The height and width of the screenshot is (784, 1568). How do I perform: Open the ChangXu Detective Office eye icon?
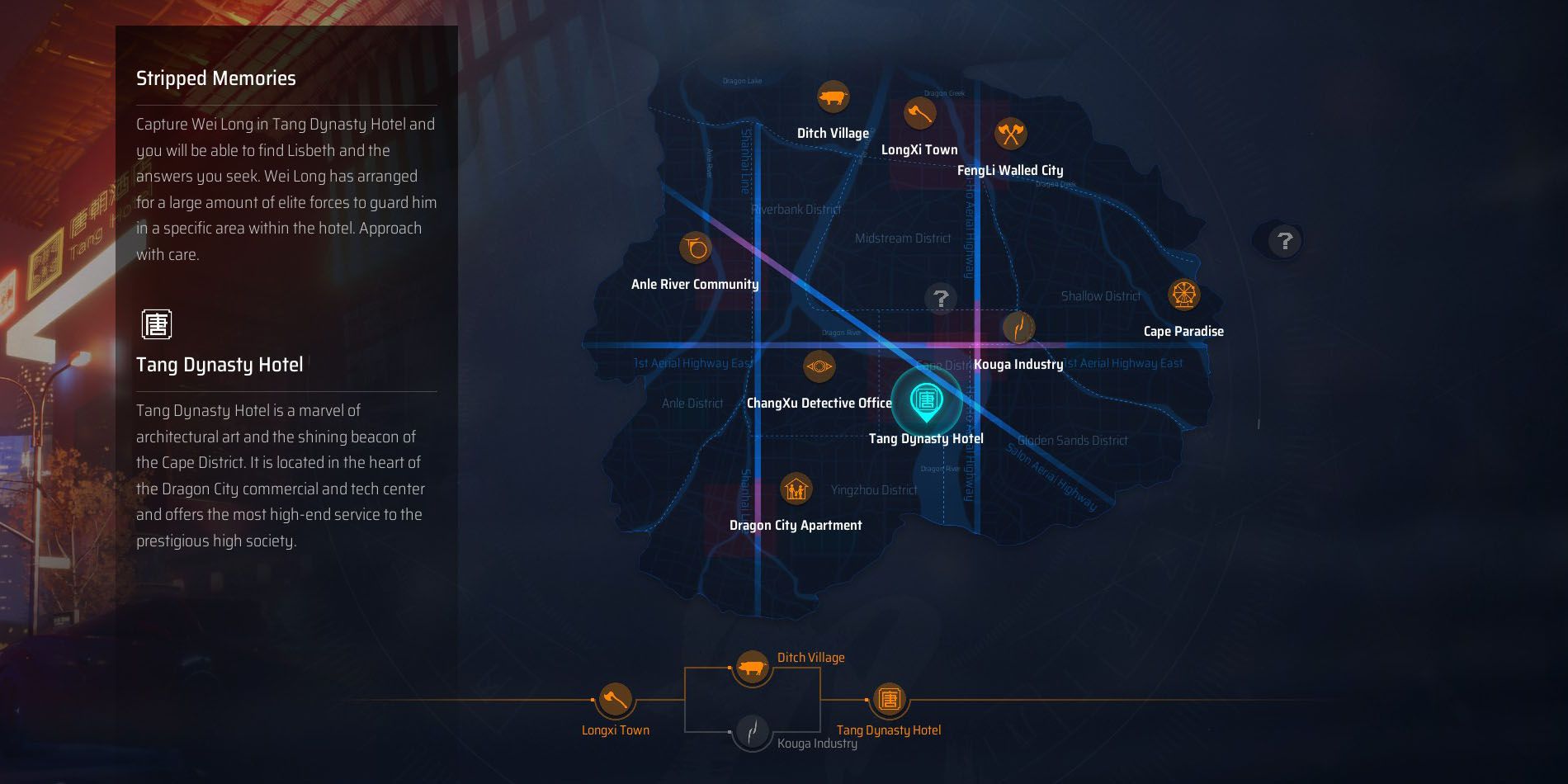pyautogui.click(x=819, y=366)
